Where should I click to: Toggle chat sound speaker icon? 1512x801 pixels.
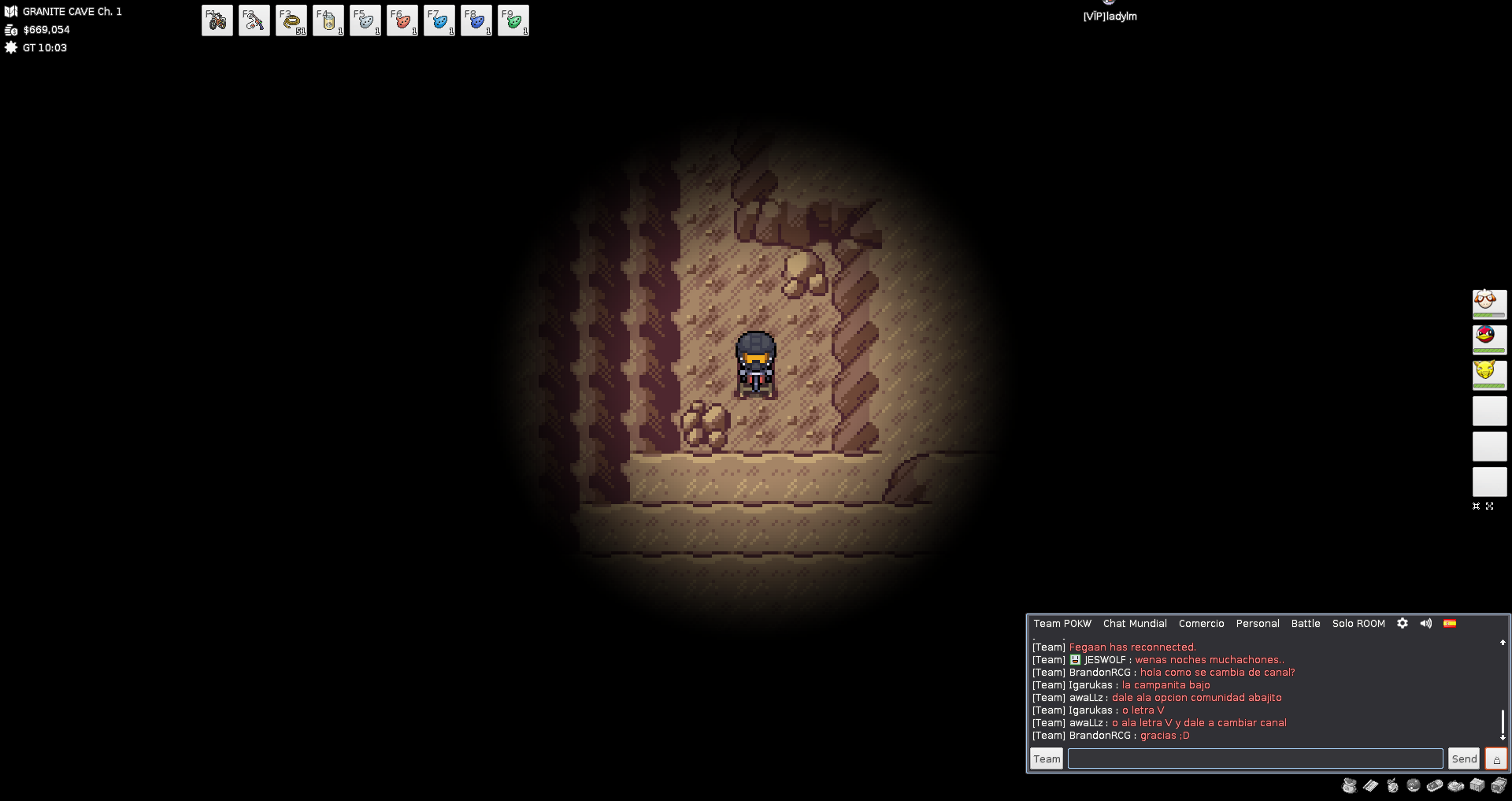tap(1426, 623)
